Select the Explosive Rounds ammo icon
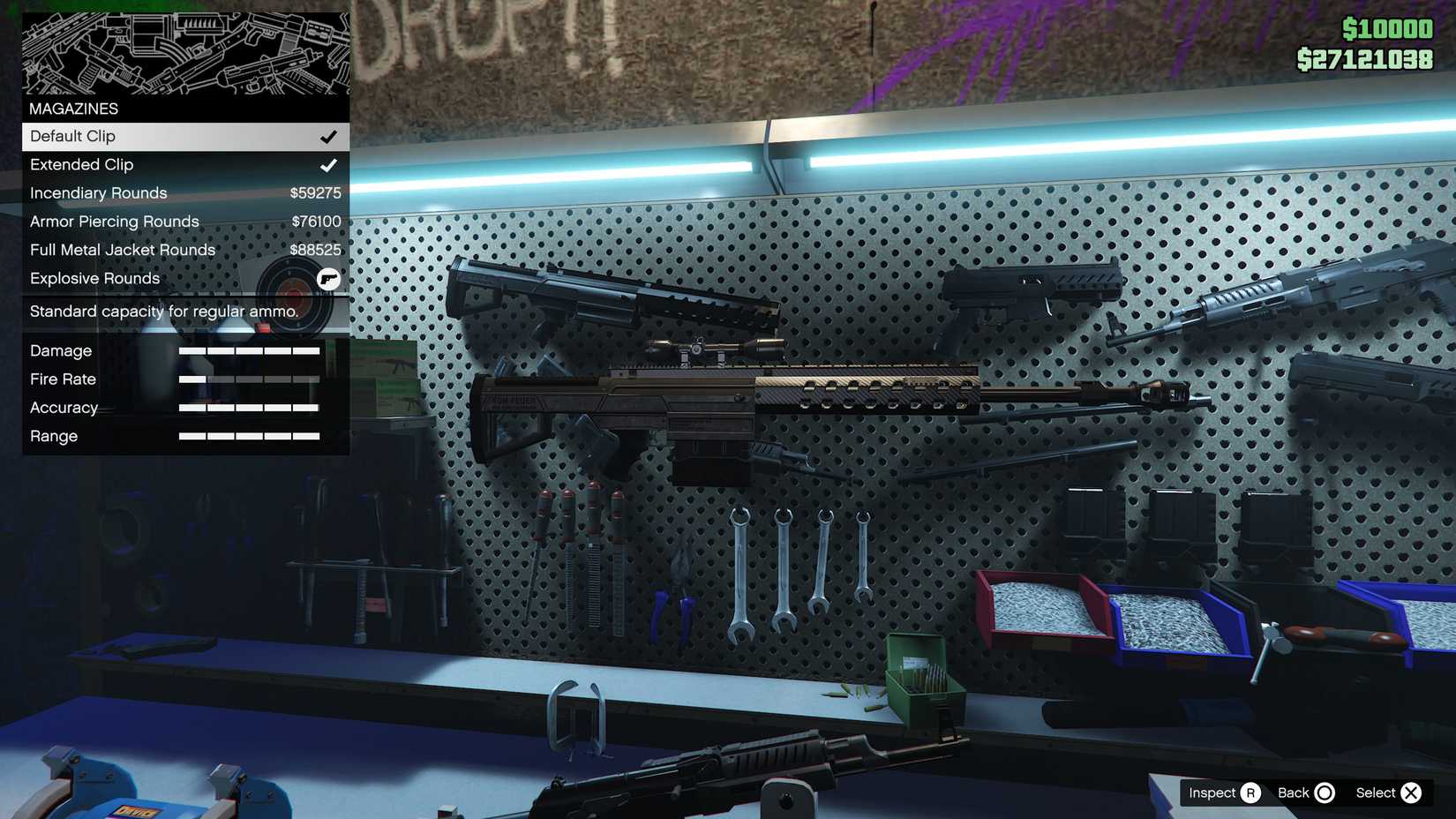Image resolution: width=1456 pixels, height=819 pixels. (327, 278)
